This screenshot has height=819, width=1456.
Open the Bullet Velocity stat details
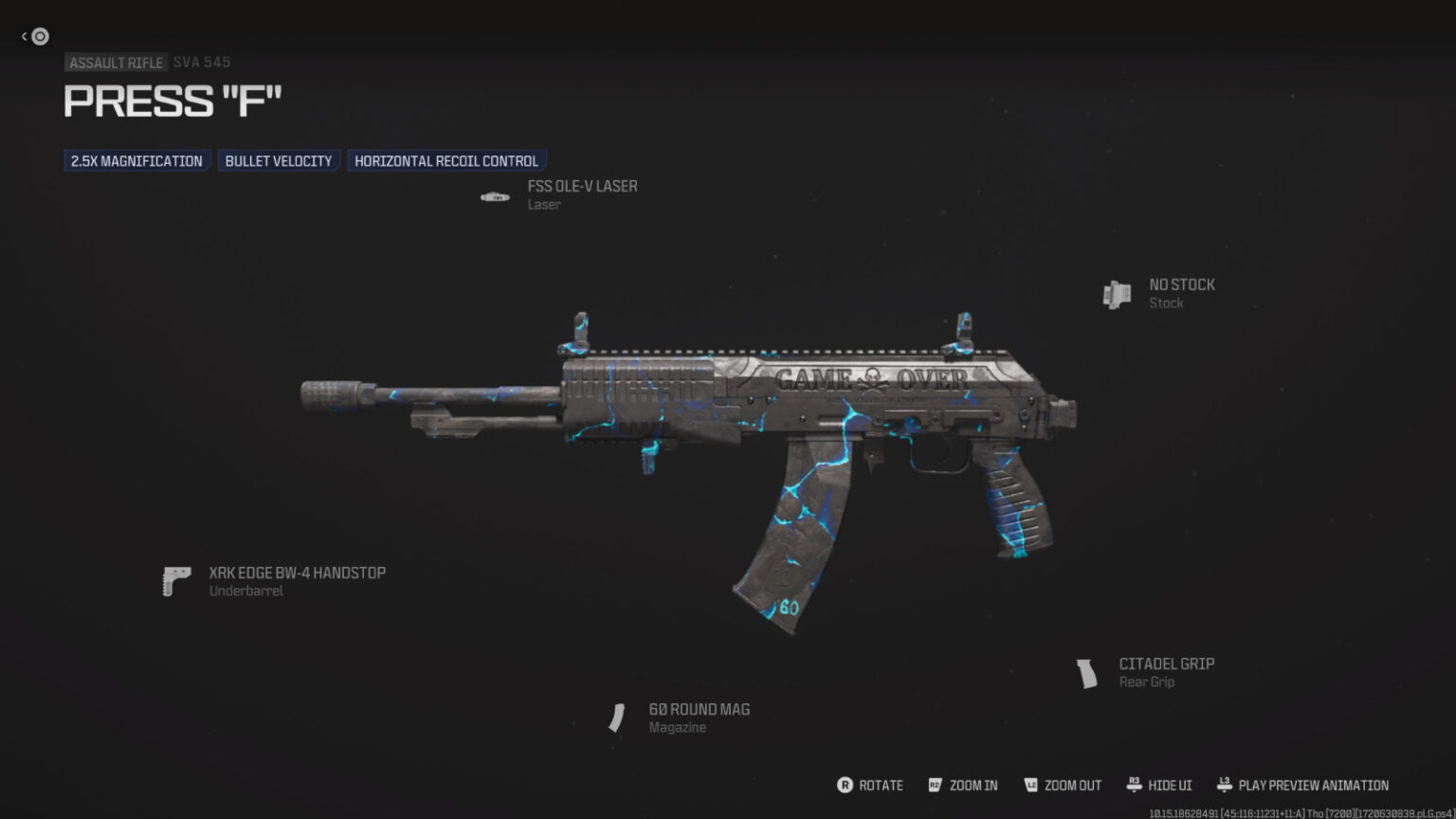click(x=279, y=159)
